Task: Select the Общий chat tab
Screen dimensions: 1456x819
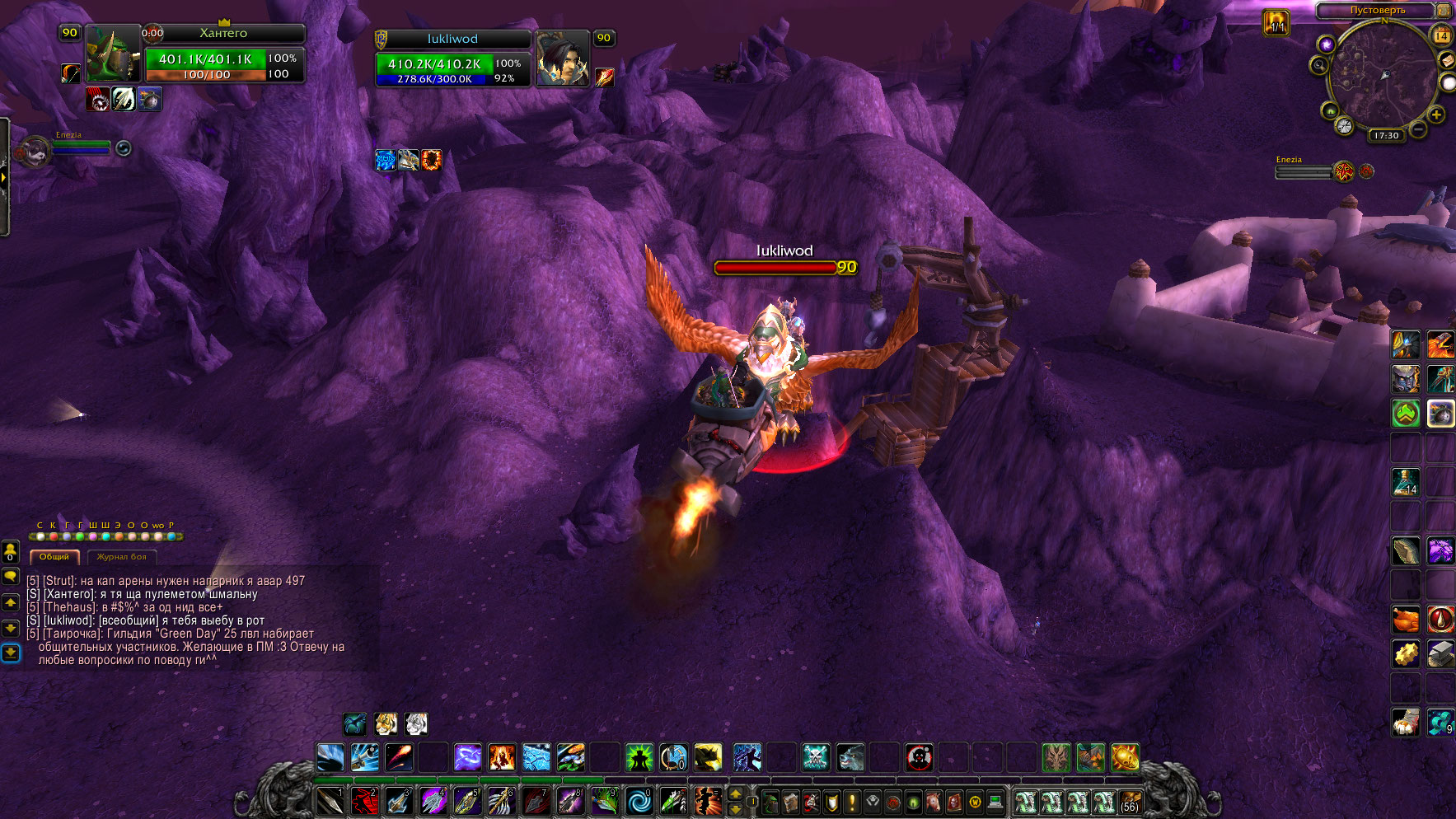Action: coord(54,557)
